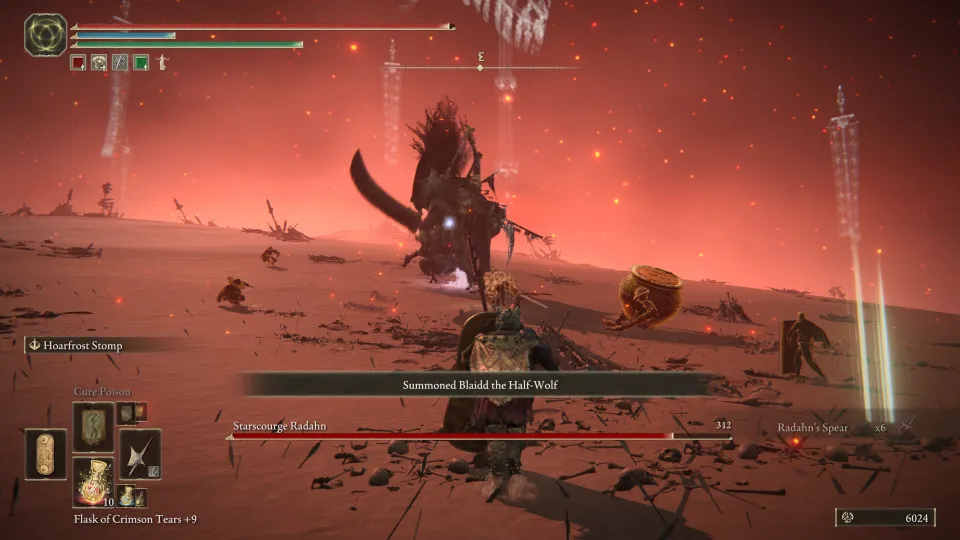Click the green square buff icon
Viewport: 960px width, 540px height.
pyautogui.click(x=141, y=62)
